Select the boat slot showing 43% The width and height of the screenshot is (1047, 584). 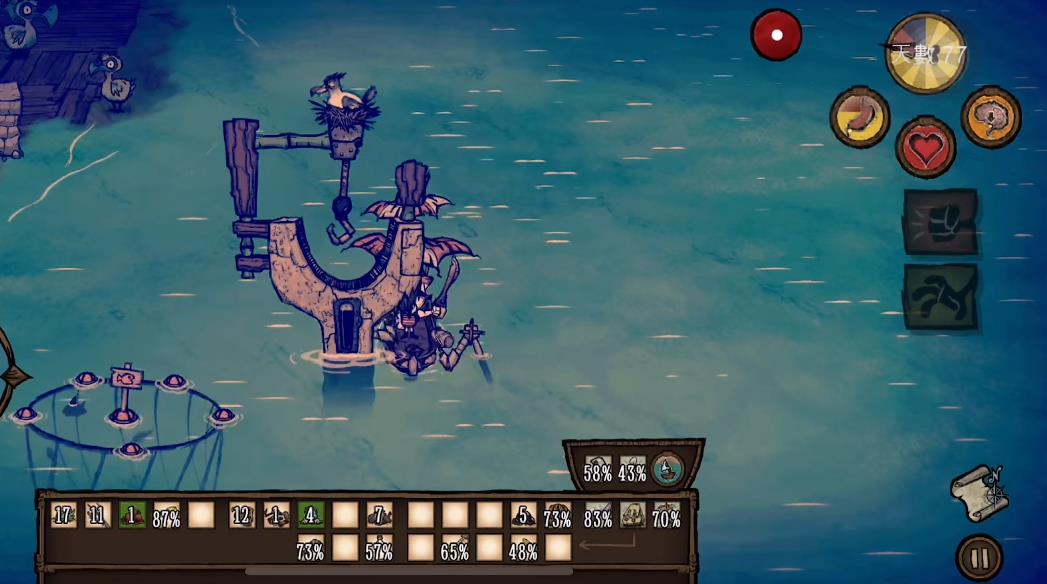pos(632,469)
